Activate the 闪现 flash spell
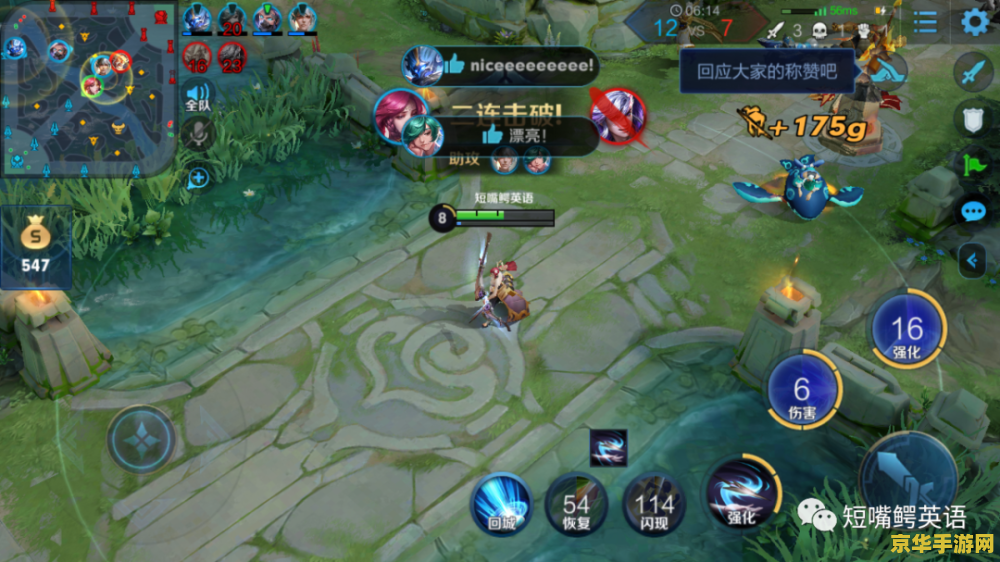Image resolution: width=1000 pixels, height=562 pixels. click(654, 502)
